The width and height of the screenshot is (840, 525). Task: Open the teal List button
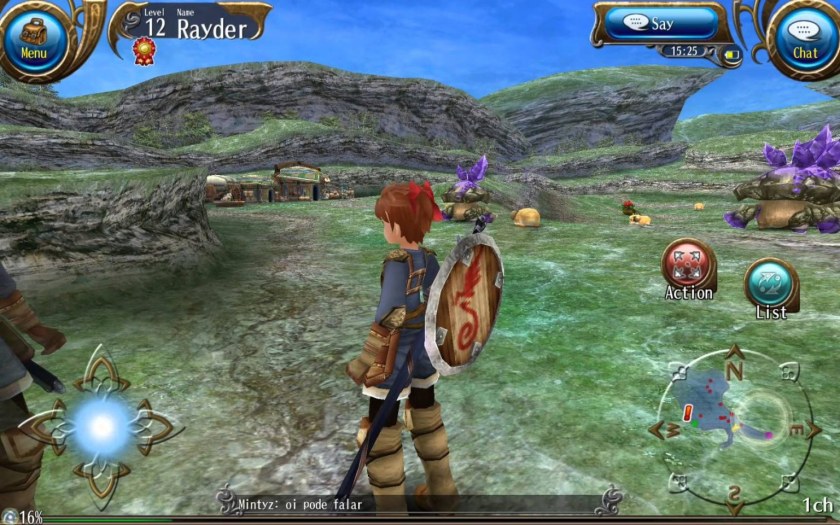coord(771,285)
